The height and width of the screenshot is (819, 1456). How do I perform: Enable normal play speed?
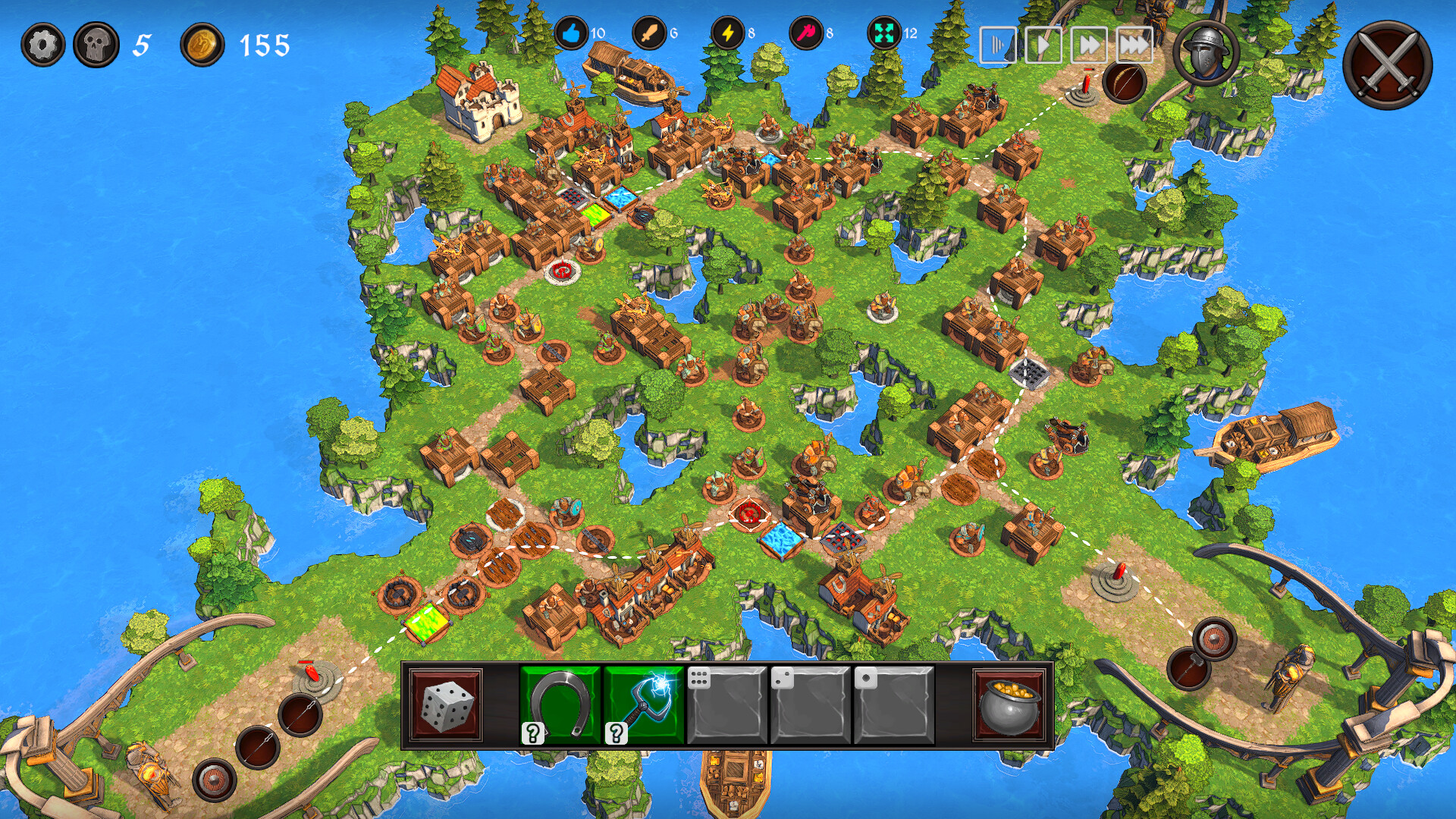1043,44
